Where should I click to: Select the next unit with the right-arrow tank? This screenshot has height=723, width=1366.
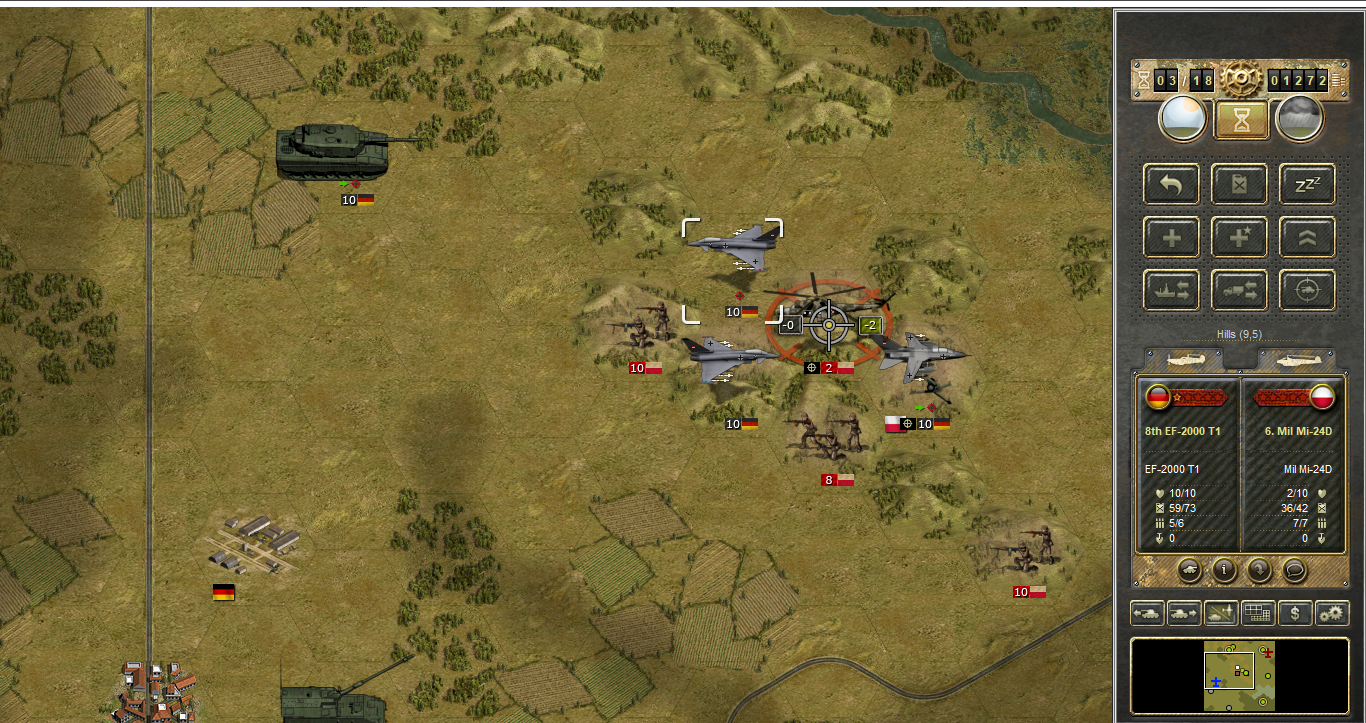pyautogui.click(x=1183, y=613)
